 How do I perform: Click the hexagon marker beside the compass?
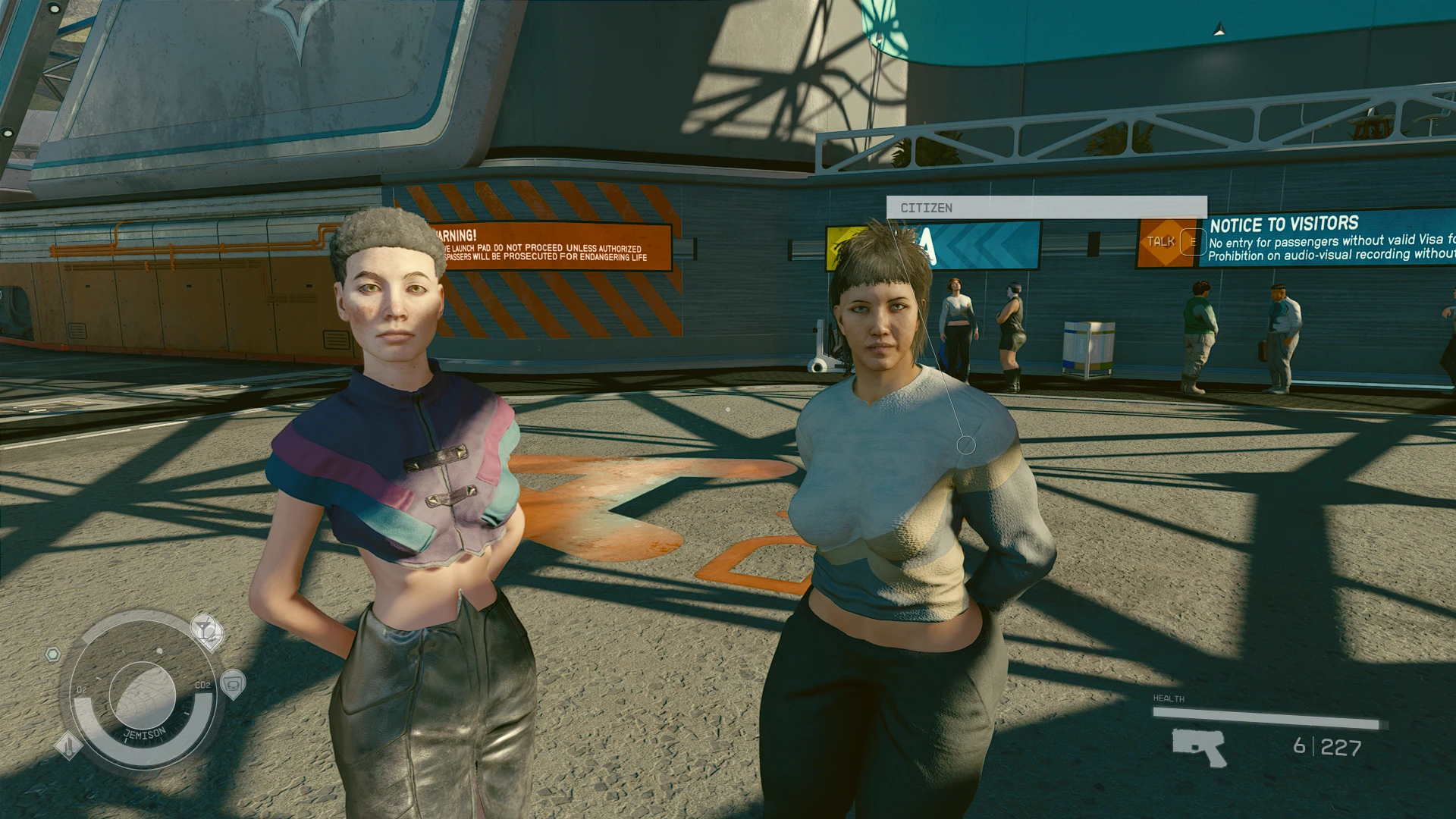point(52,654)
